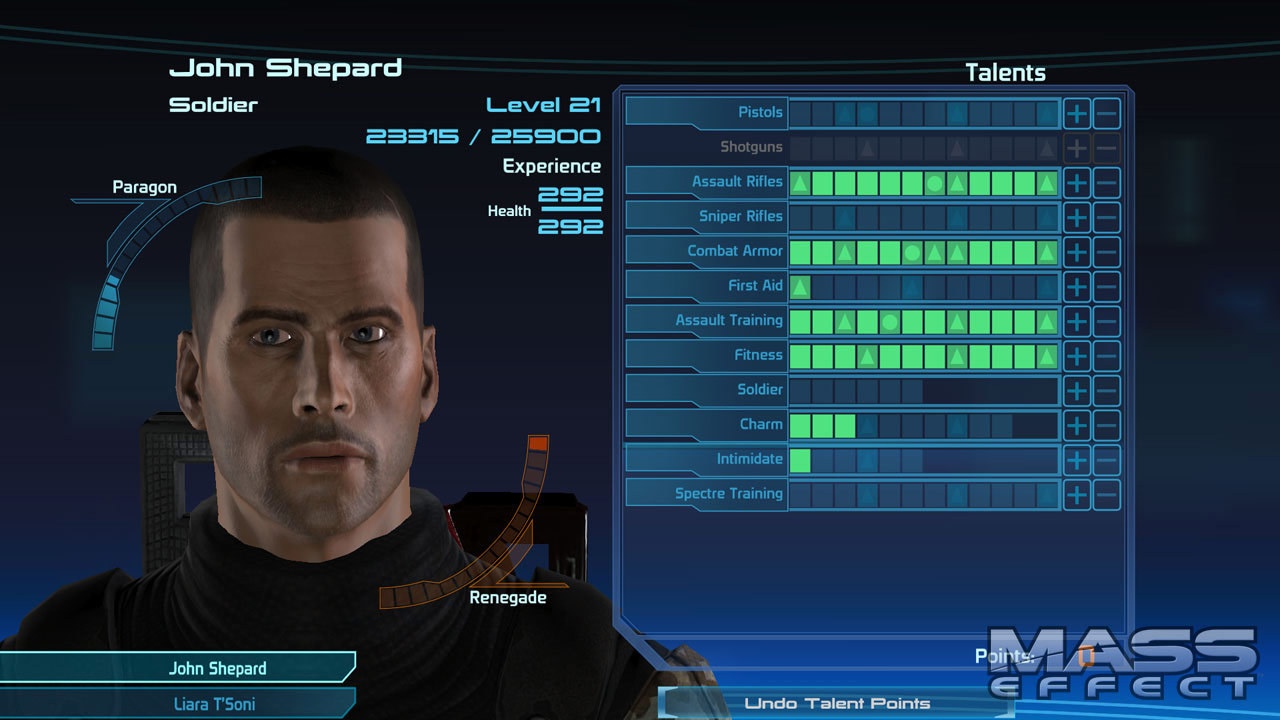Increase Assault Training using the plus icon

coord(1078,320)
